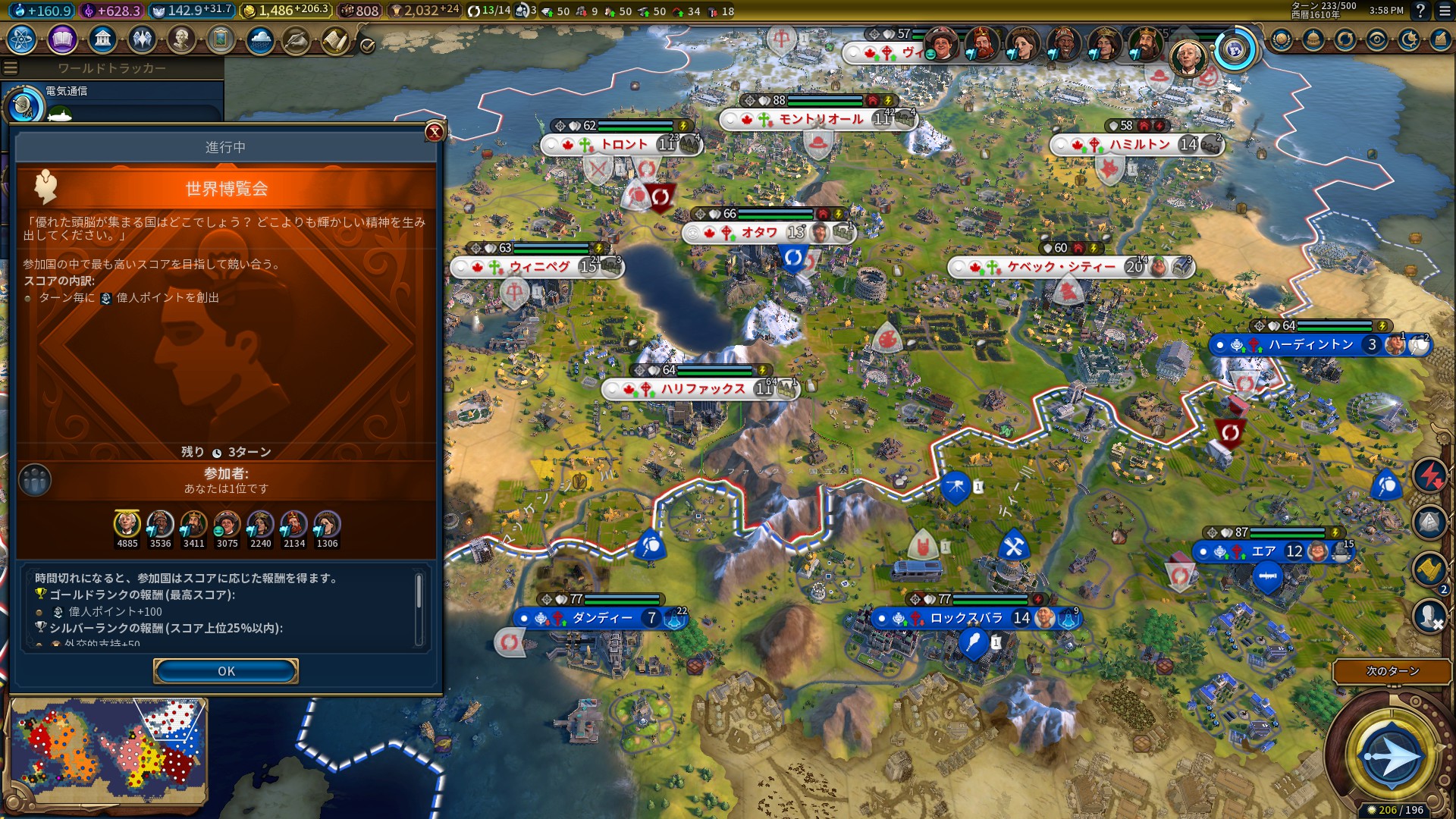Open the Civilopedia question mark button

tap(1420, 11)
